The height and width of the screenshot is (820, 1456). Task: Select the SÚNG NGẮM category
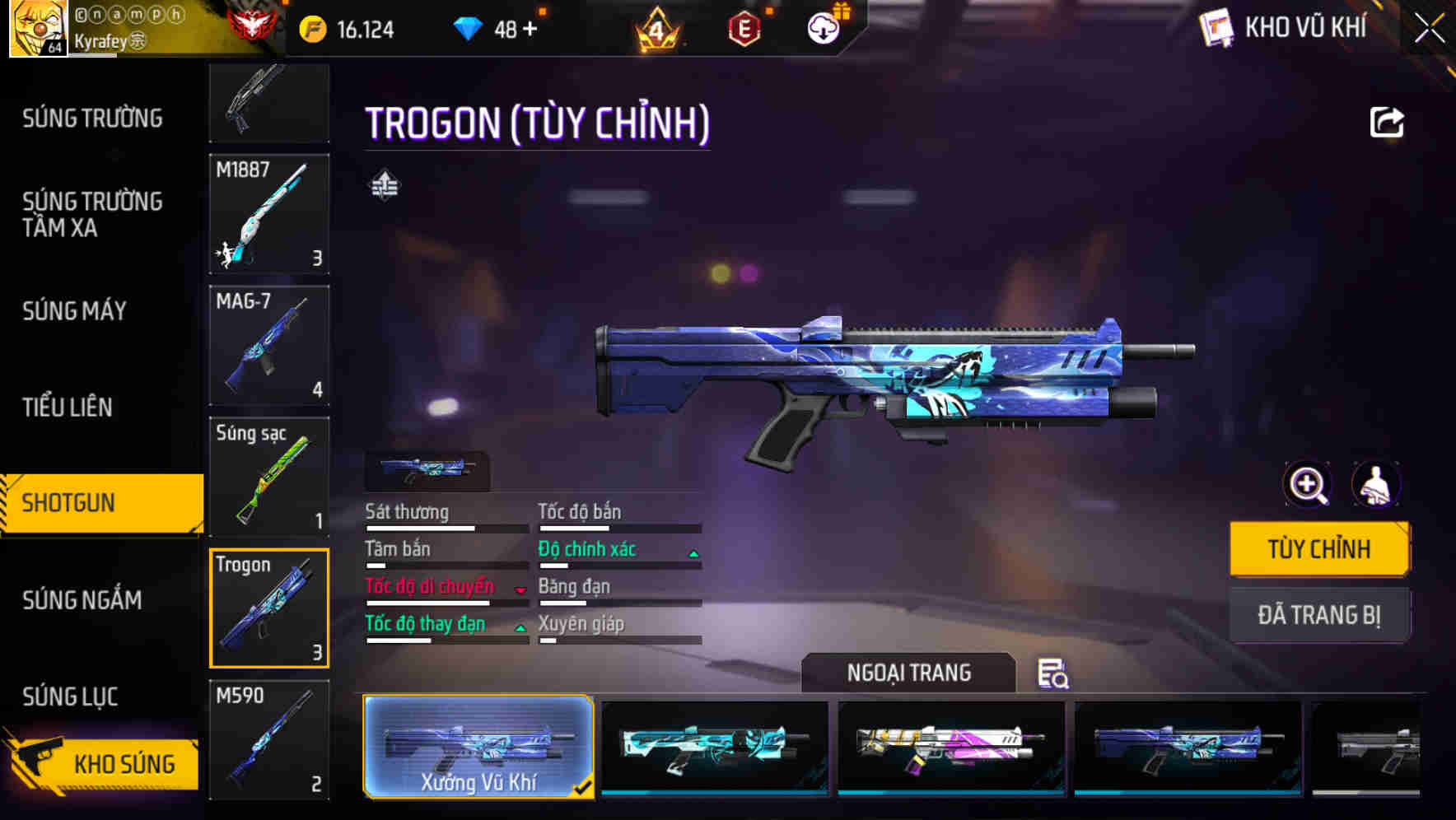pyautogui.click(x=82, y=600)
